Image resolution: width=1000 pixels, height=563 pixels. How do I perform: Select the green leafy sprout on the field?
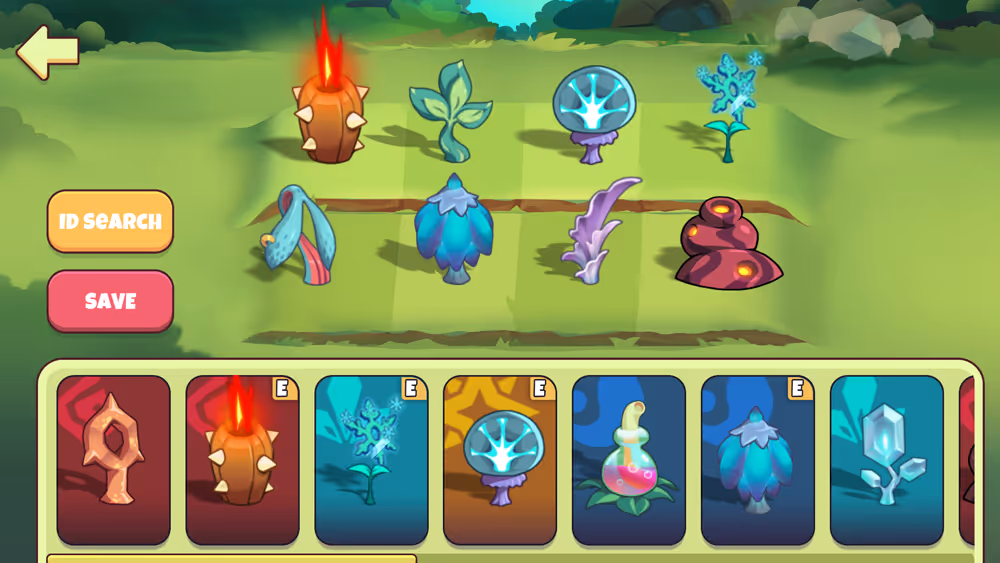click(x=450, y=110)
